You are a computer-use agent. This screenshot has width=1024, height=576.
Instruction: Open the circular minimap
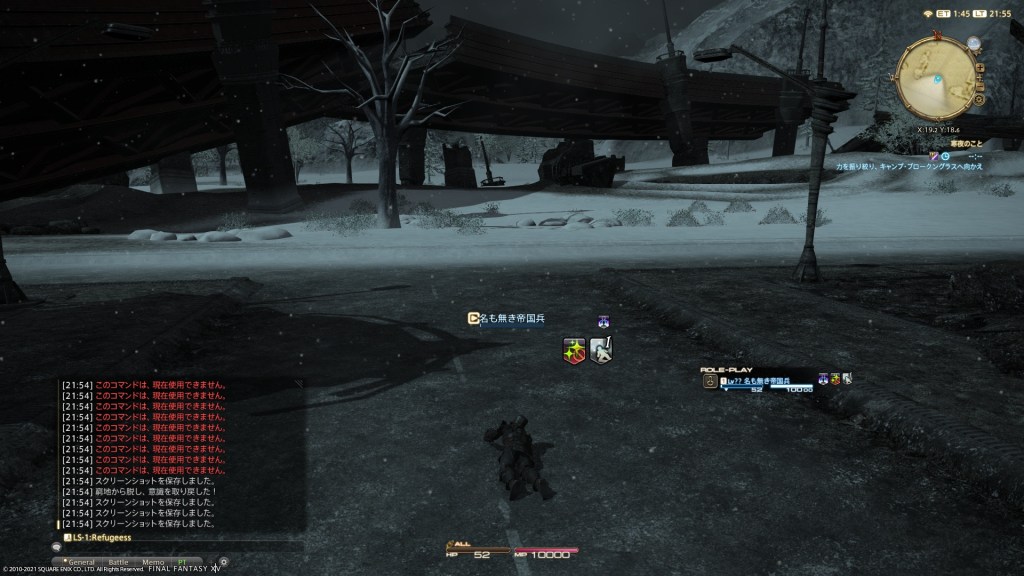coord(939,79)
